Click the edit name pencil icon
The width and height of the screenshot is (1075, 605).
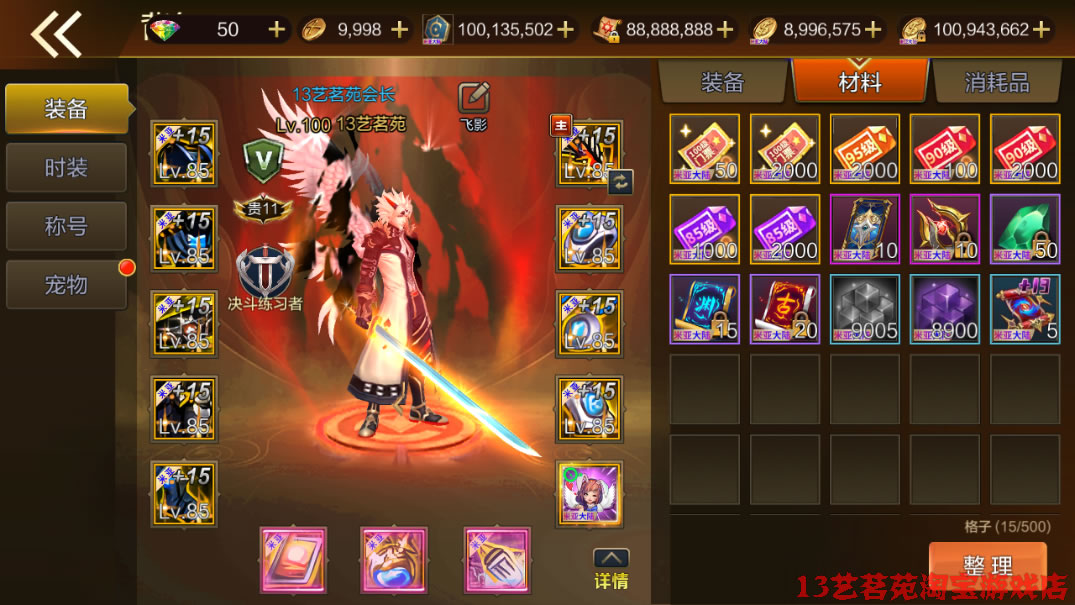point(473,98)
